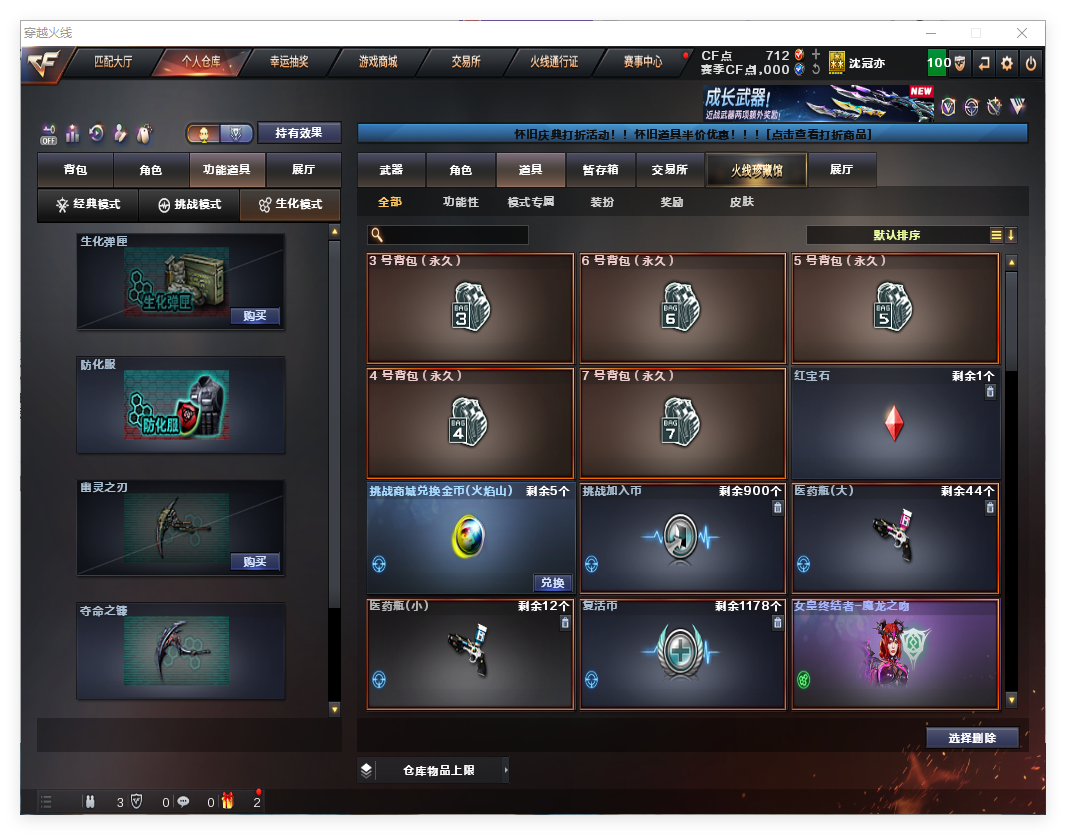The width and height of the screenshot is (1066, 835).
Task: Buy the 生化弹匣 item
Action: click(255, 316)
